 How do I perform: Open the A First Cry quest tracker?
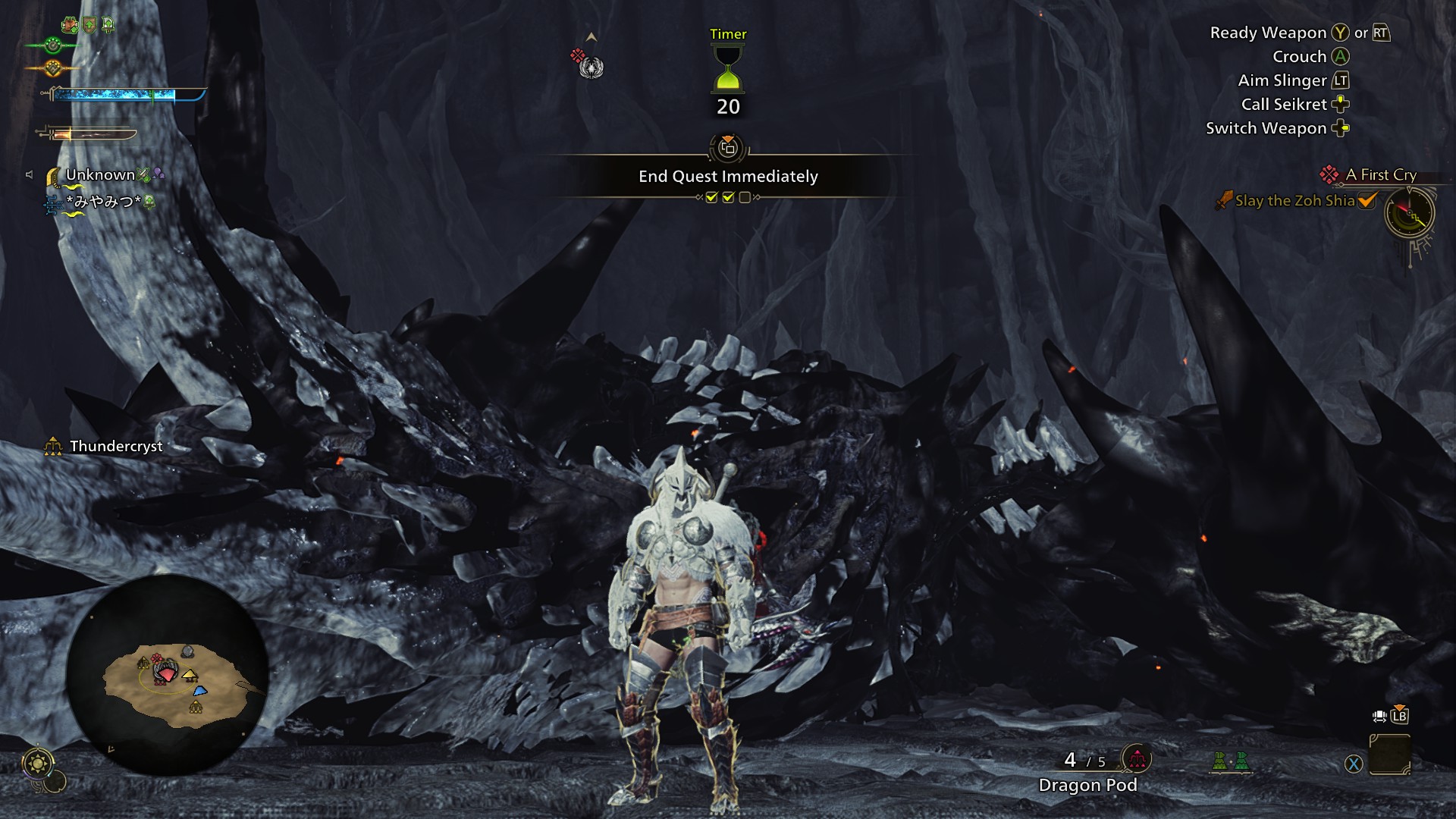1380,174
